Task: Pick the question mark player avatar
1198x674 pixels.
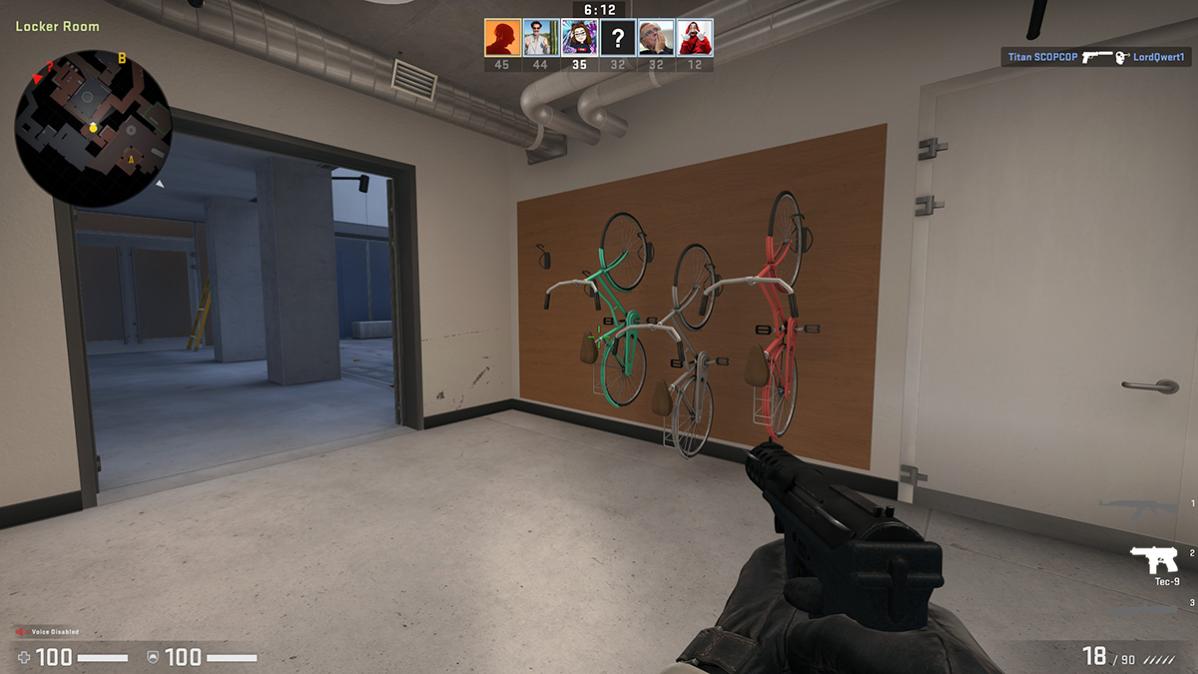Action: 618,38
